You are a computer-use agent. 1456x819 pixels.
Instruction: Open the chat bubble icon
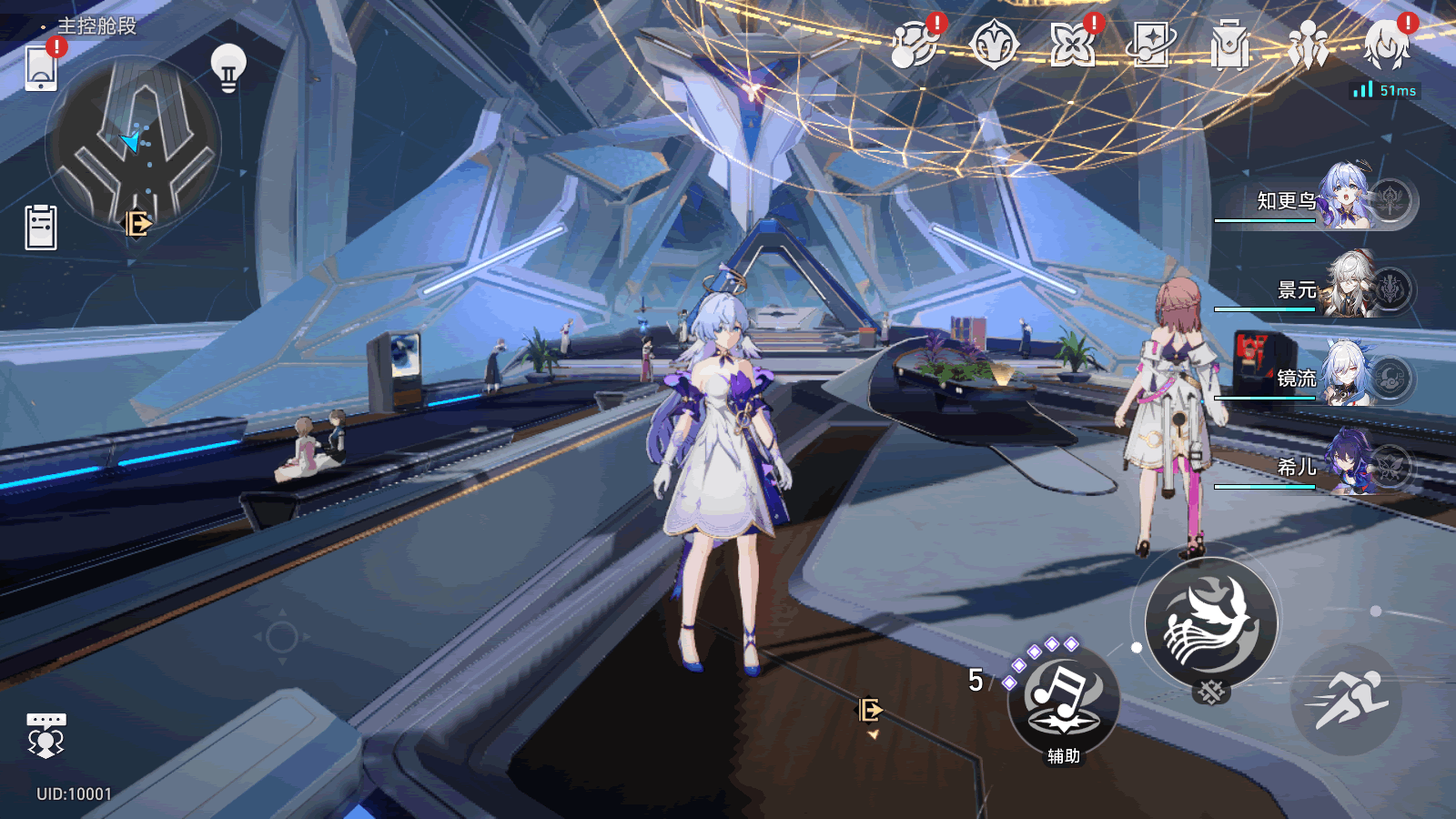45,735
